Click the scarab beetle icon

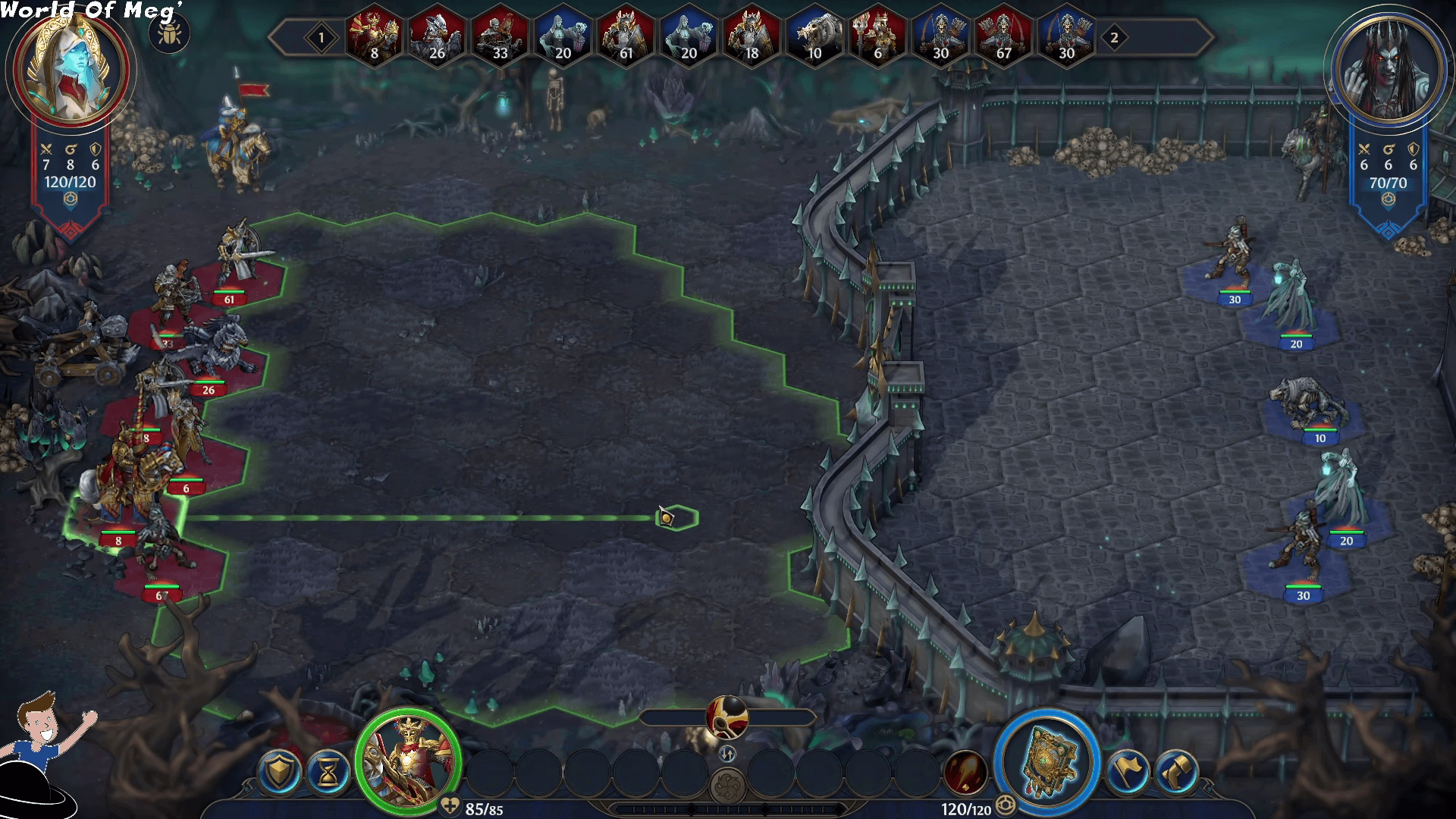click(168, 35)
